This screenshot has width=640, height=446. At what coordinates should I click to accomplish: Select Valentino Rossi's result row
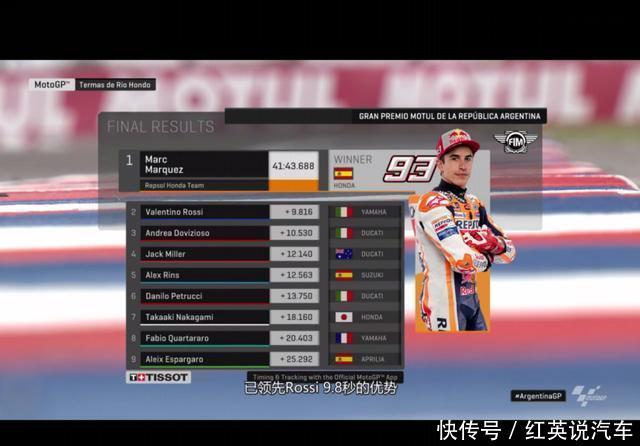263,212
